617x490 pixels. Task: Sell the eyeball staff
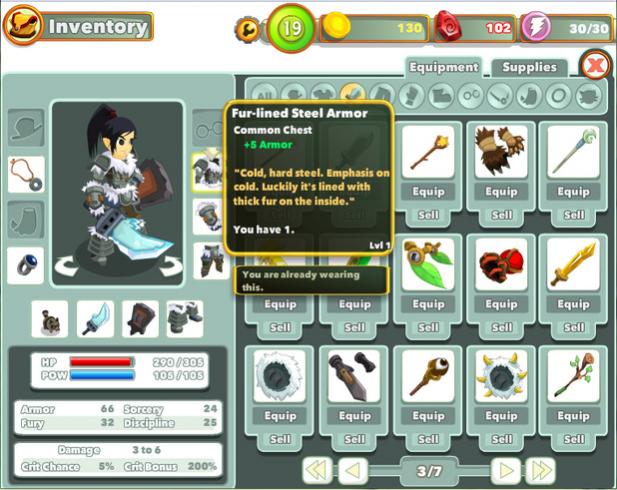pyautogui.click(x=427, y=439)
